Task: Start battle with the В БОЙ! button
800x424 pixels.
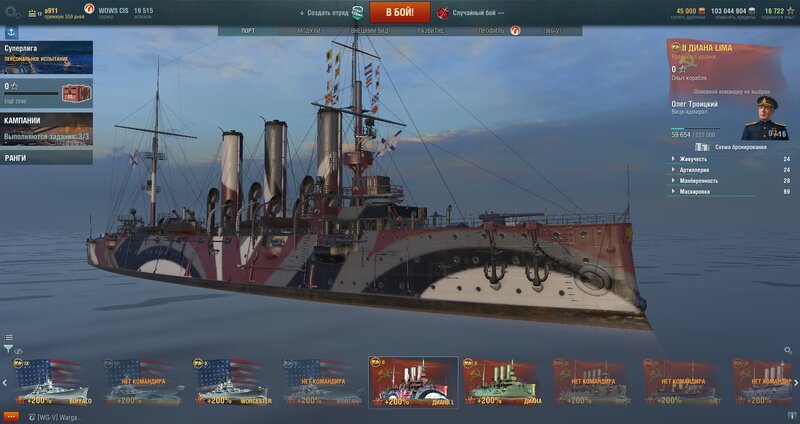Action: point(399,12)
